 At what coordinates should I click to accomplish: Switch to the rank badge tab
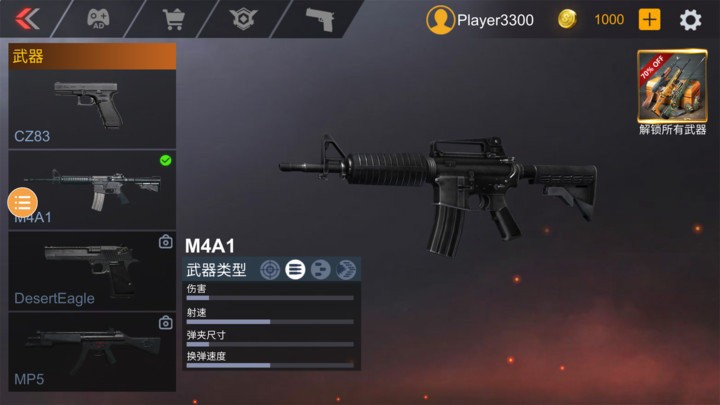(243, 19)
